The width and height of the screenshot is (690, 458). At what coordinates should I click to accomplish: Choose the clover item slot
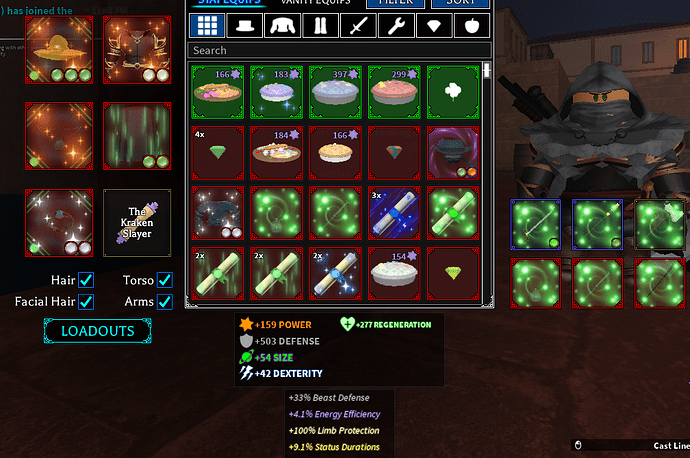(455, 91)
